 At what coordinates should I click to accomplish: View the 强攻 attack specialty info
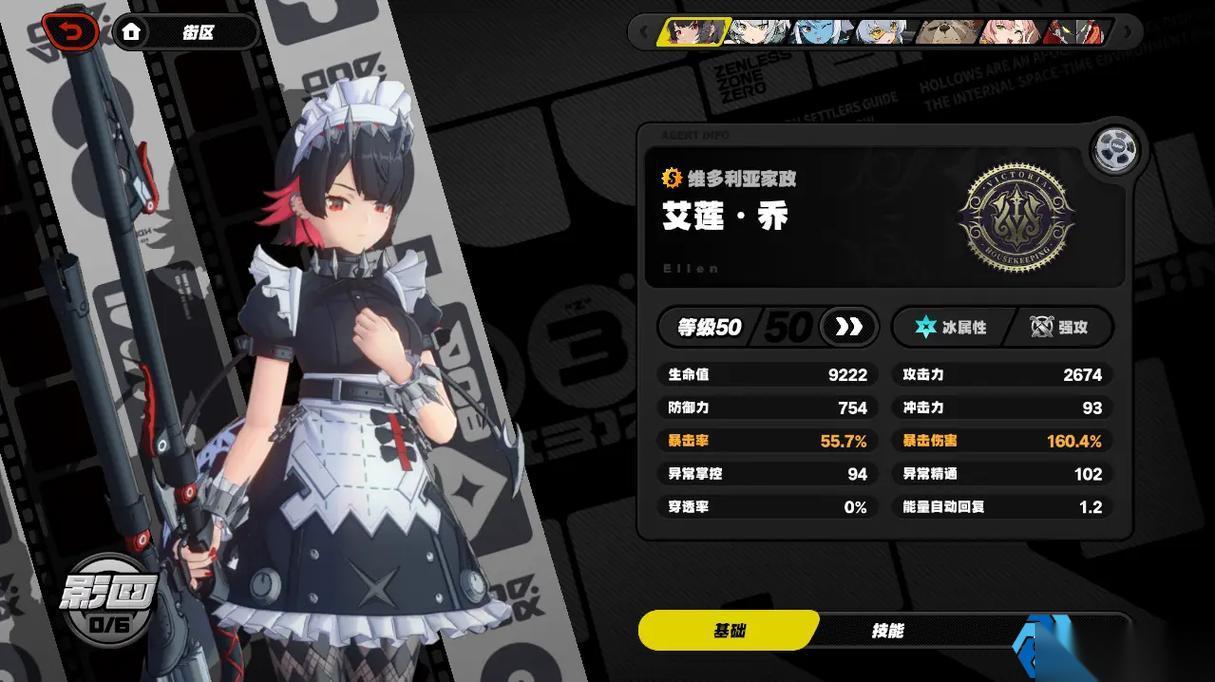coord(1060,327)
